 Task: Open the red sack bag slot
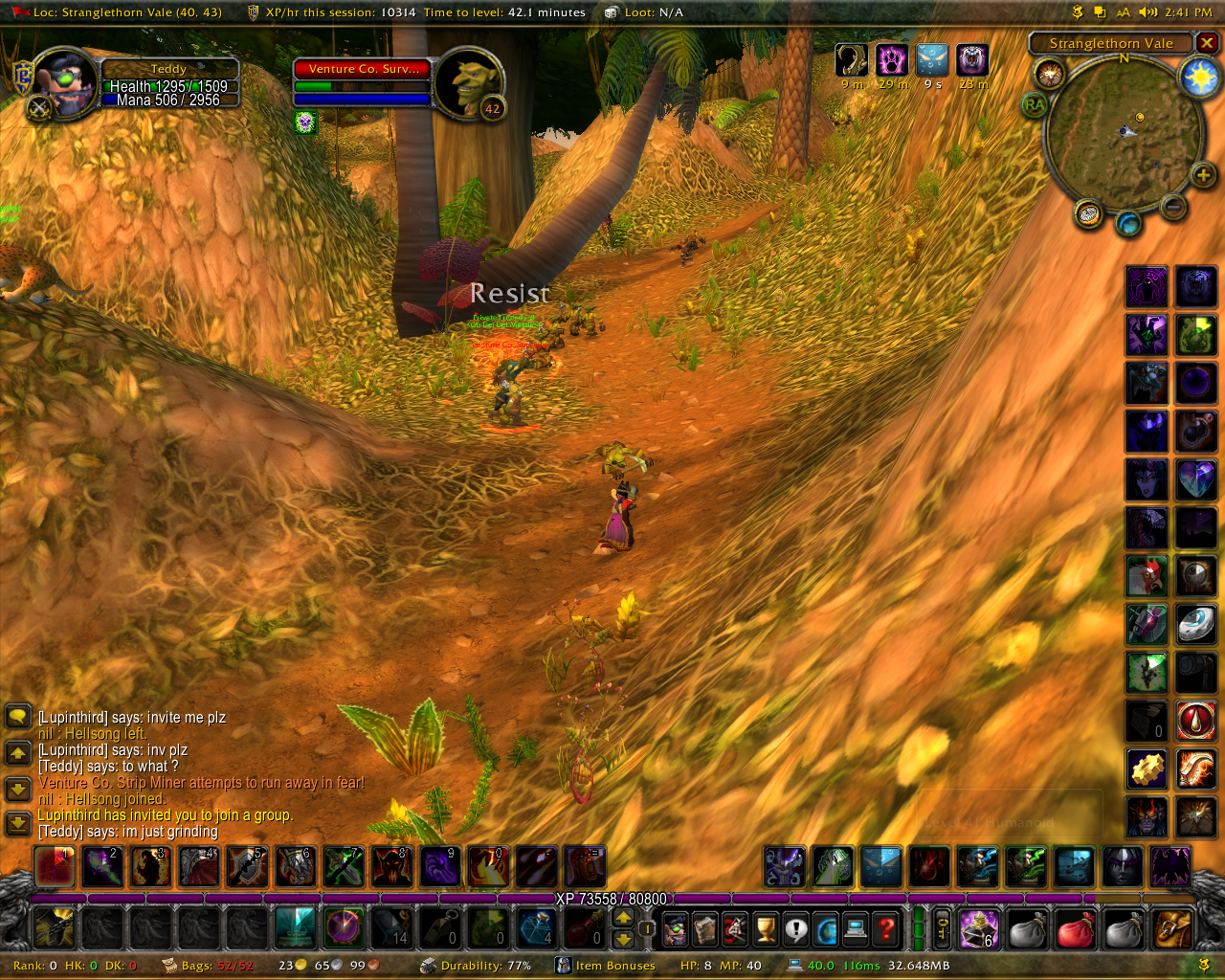(x=1075, y=928)
